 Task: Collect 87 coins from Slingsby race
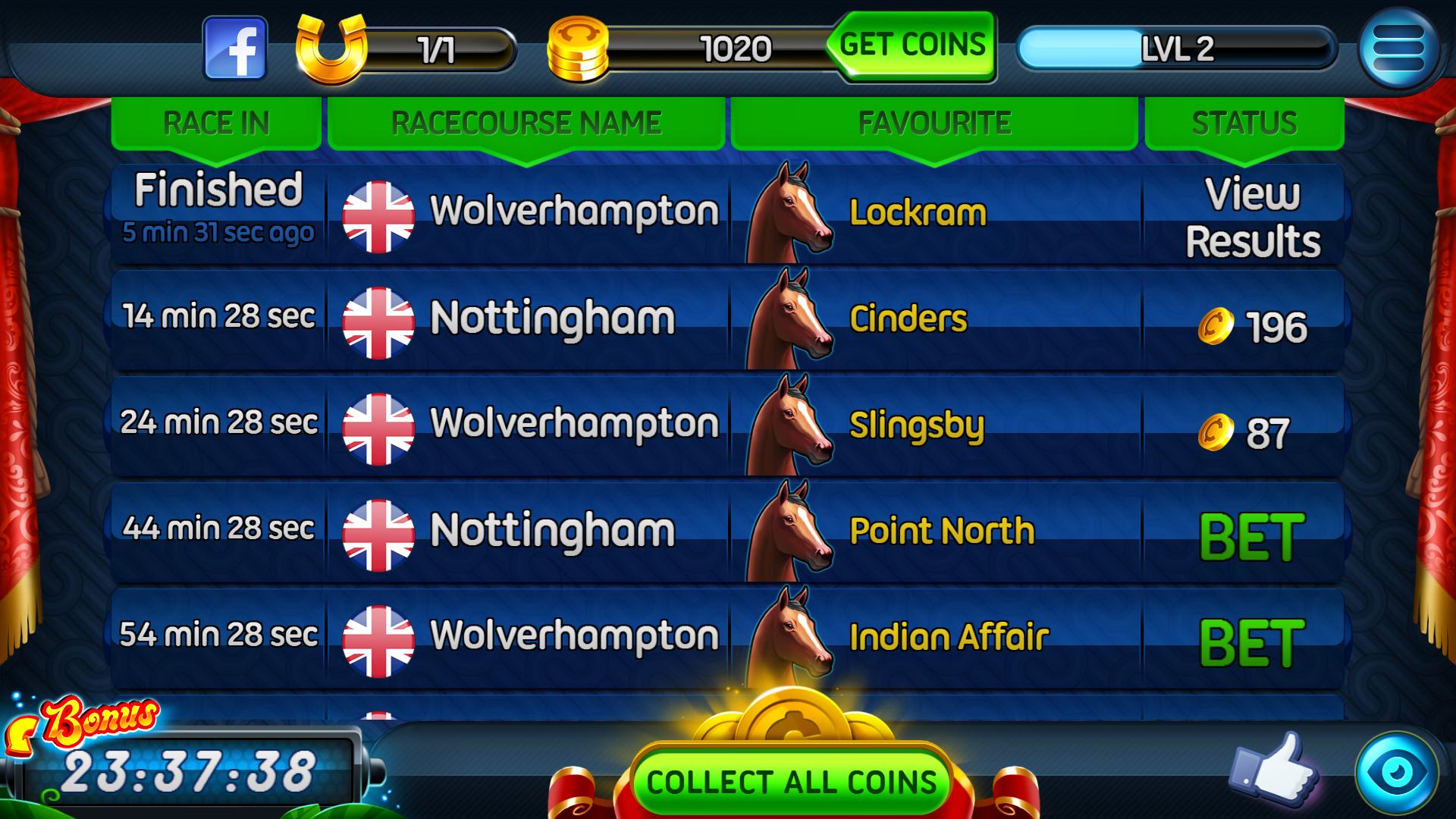point(1244,433)
